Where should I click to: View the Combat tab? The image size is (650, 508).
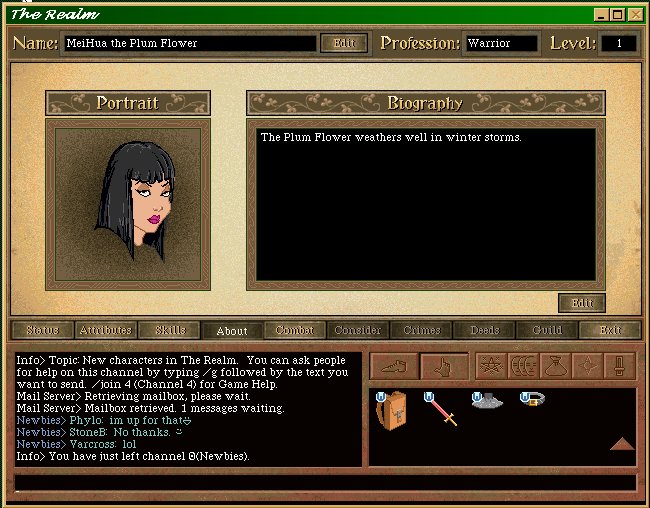click(x=295, y=330)
